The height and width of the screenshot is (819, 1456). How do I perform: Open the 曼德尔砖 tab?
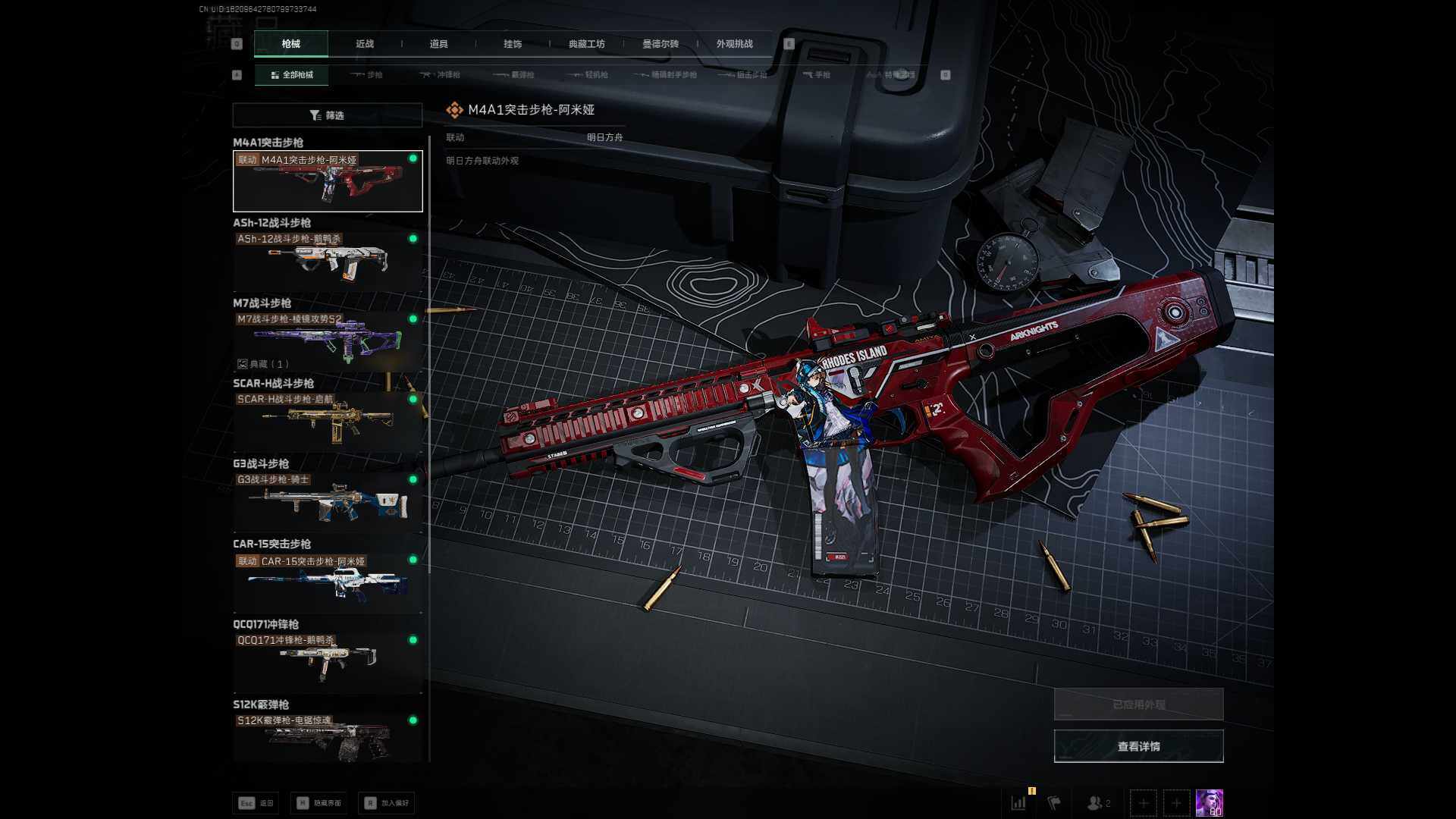tap(661, 44)
